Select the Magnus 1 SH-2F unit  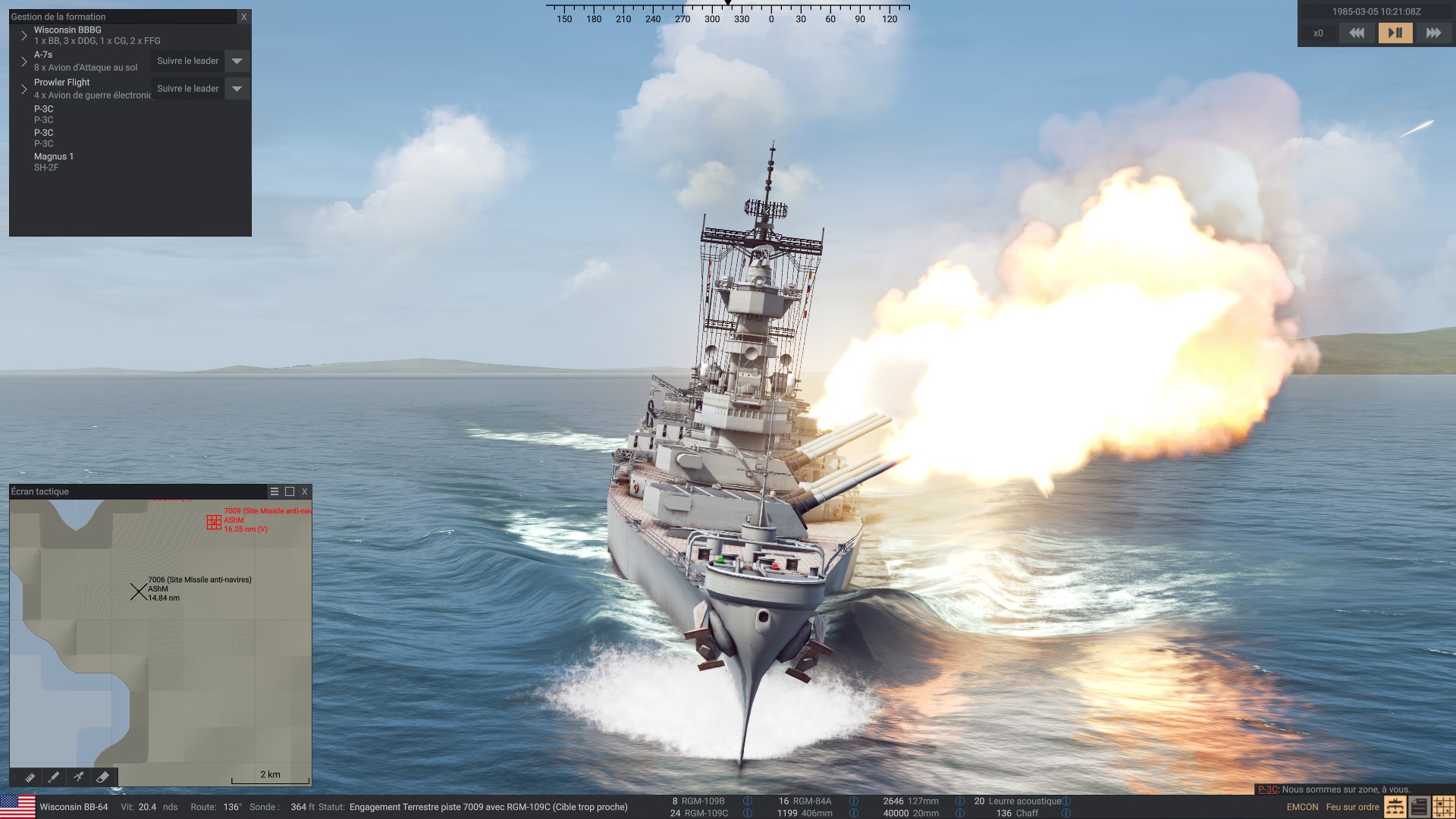click(54, 162)
